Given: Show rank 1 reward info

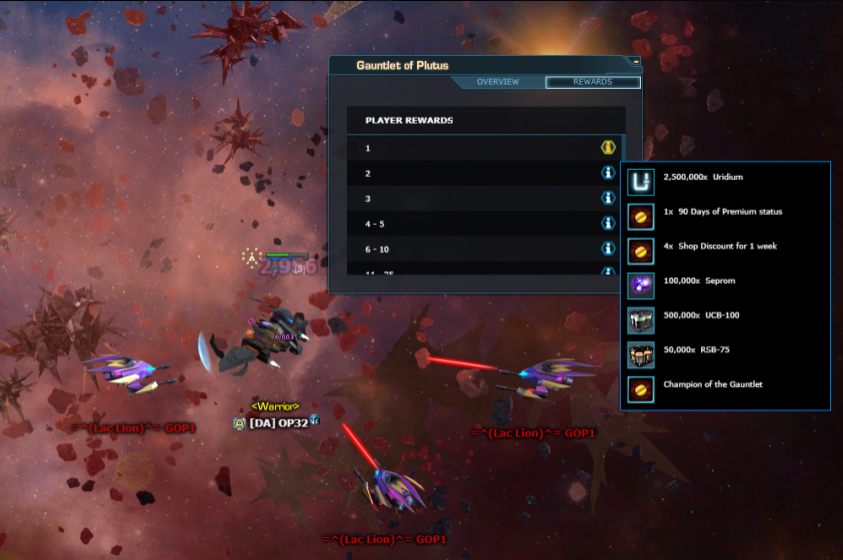Looking at the screenshot, I should [607, 148].
